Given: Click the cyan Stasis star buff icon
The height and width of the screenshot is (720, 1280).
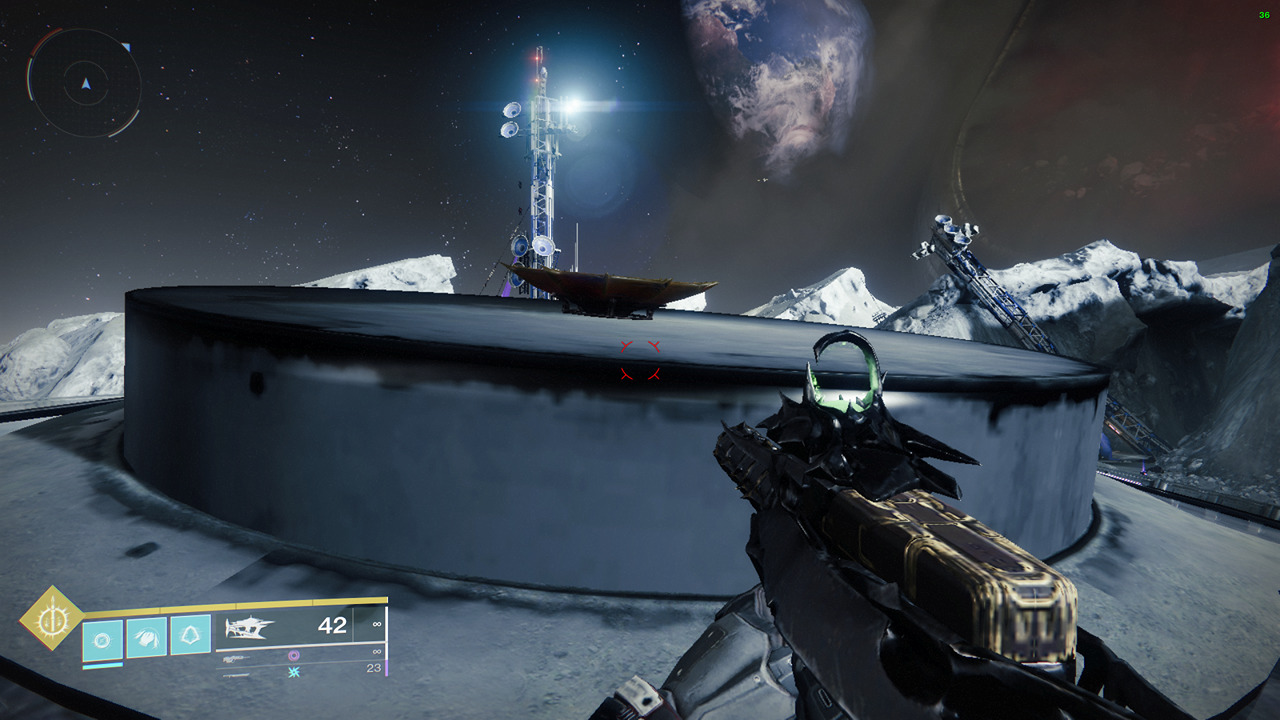Looking at the screenshot, I should coord(293,672).
